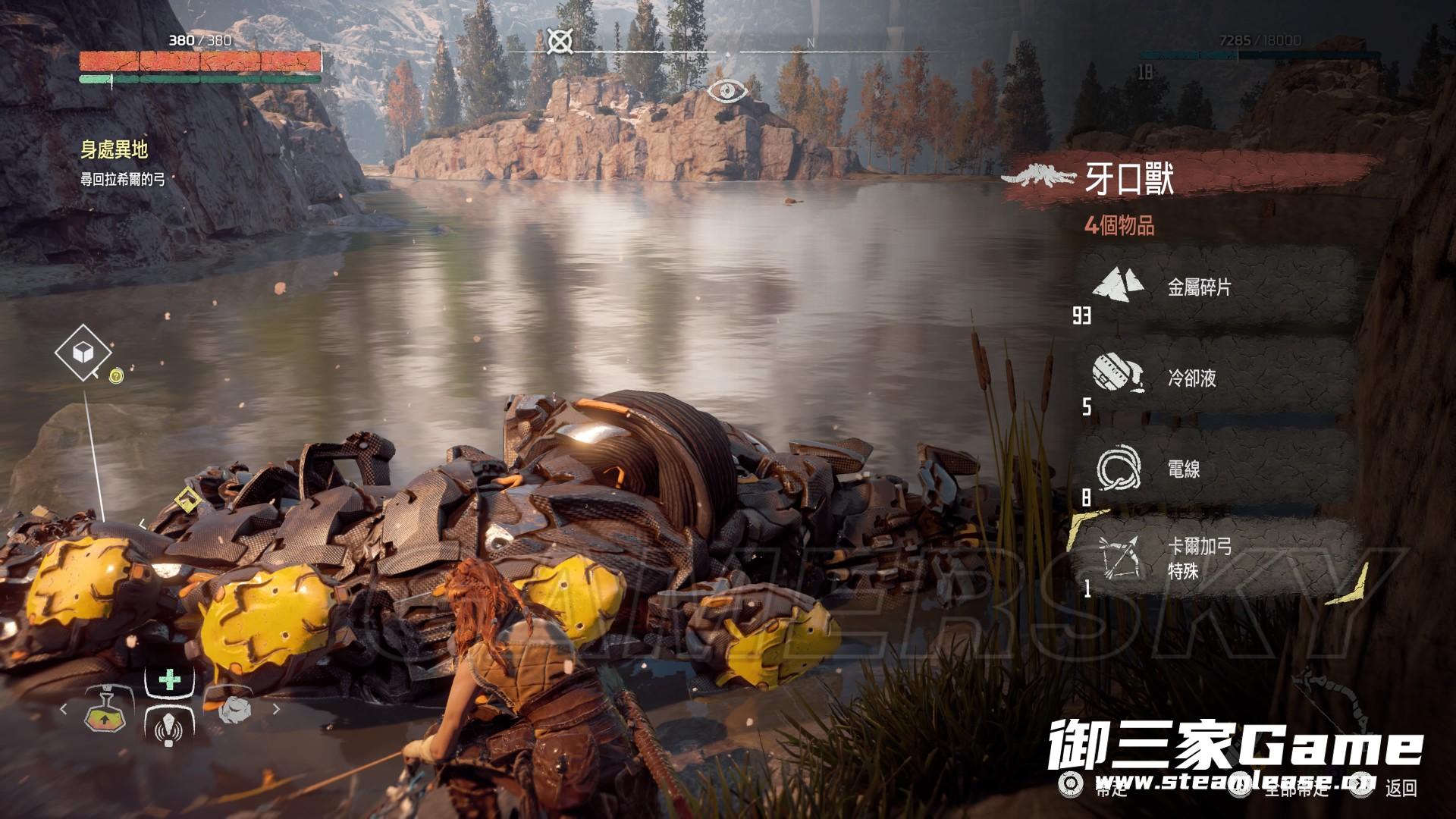Click the diamond cube waypoint marker

click(x=83, y=352)
